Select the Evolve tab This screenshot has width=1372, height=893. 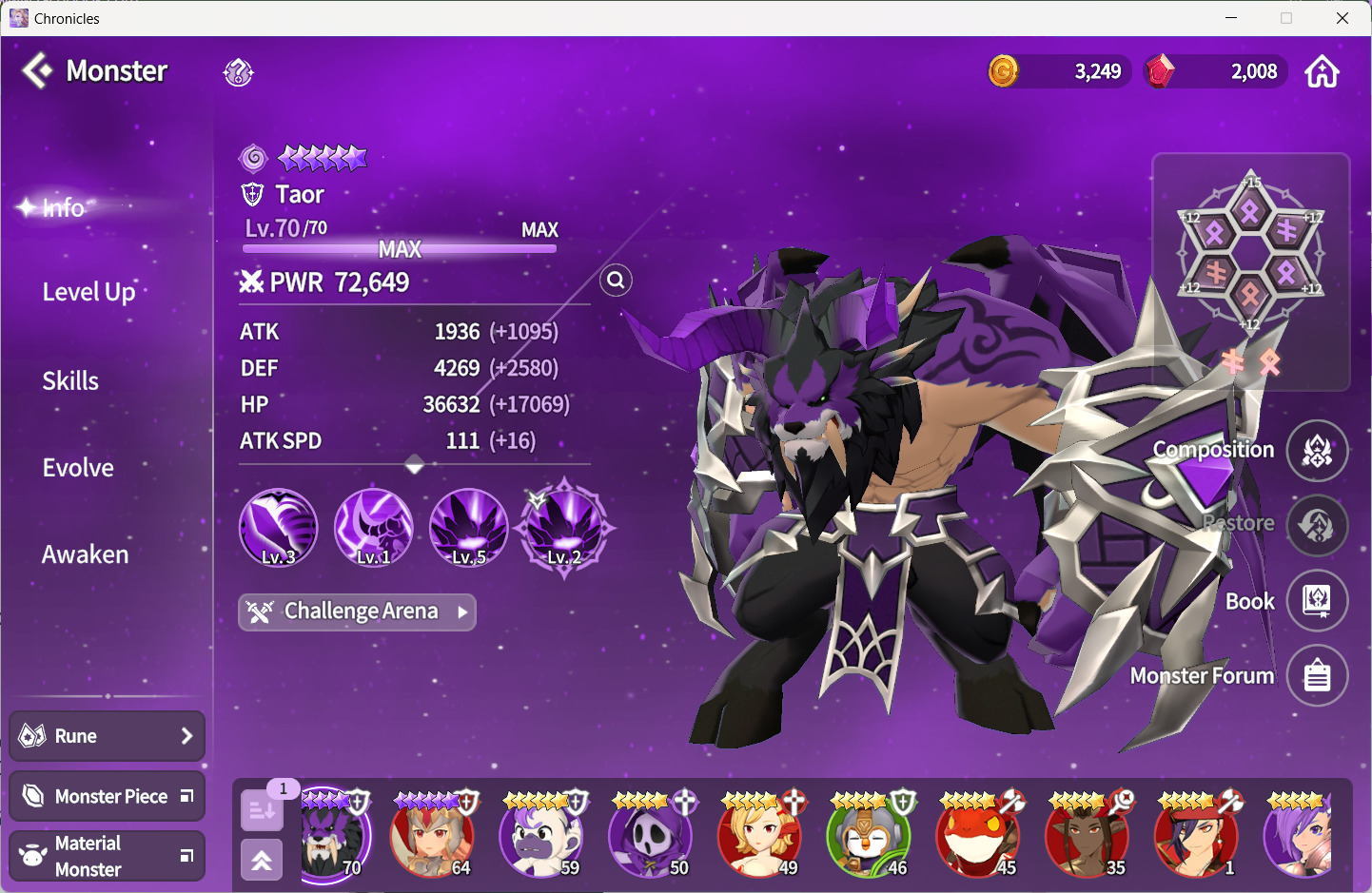(x=78, y=468)
